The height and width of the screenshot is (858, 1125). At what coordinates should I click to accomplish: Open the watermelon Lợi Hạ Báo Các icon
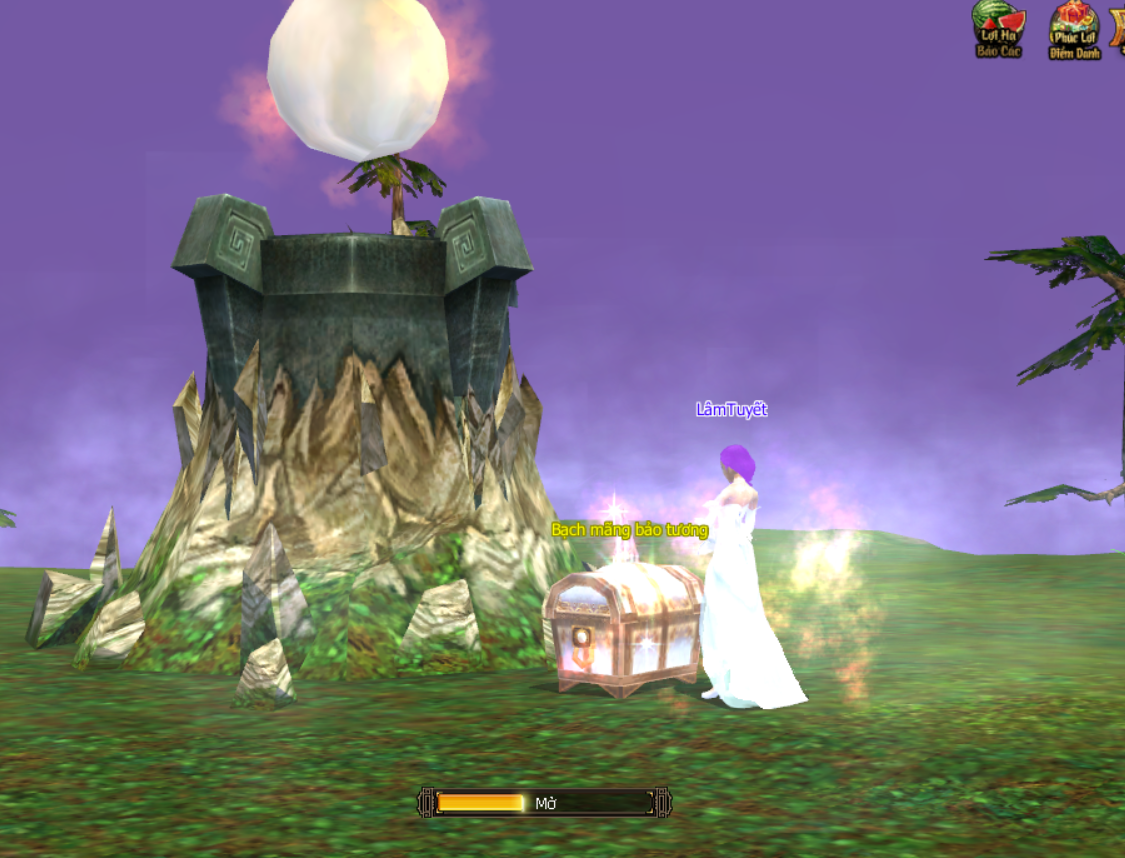click(999, 29)
